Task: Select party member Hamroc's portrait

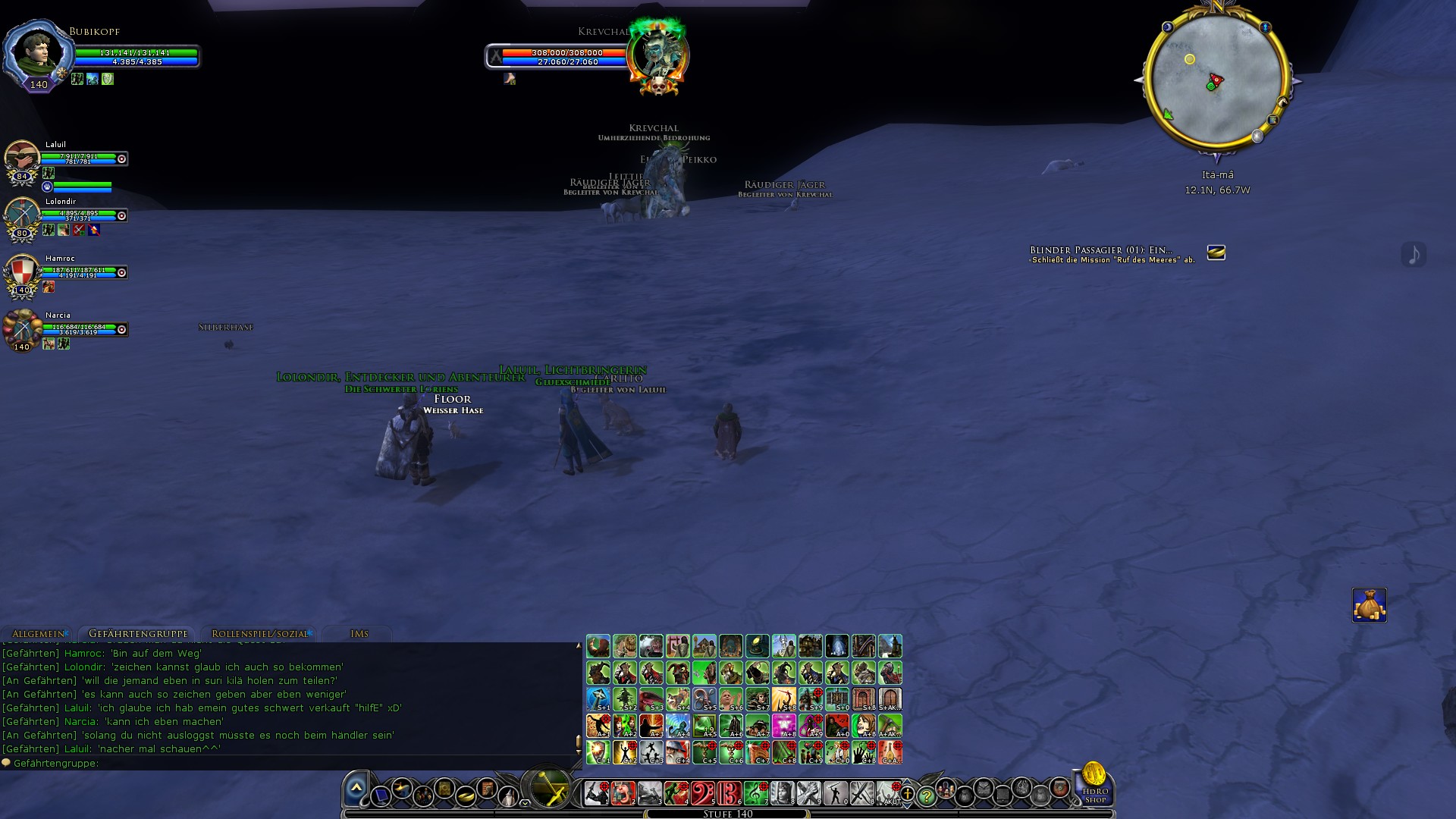Action: point(22,272)
